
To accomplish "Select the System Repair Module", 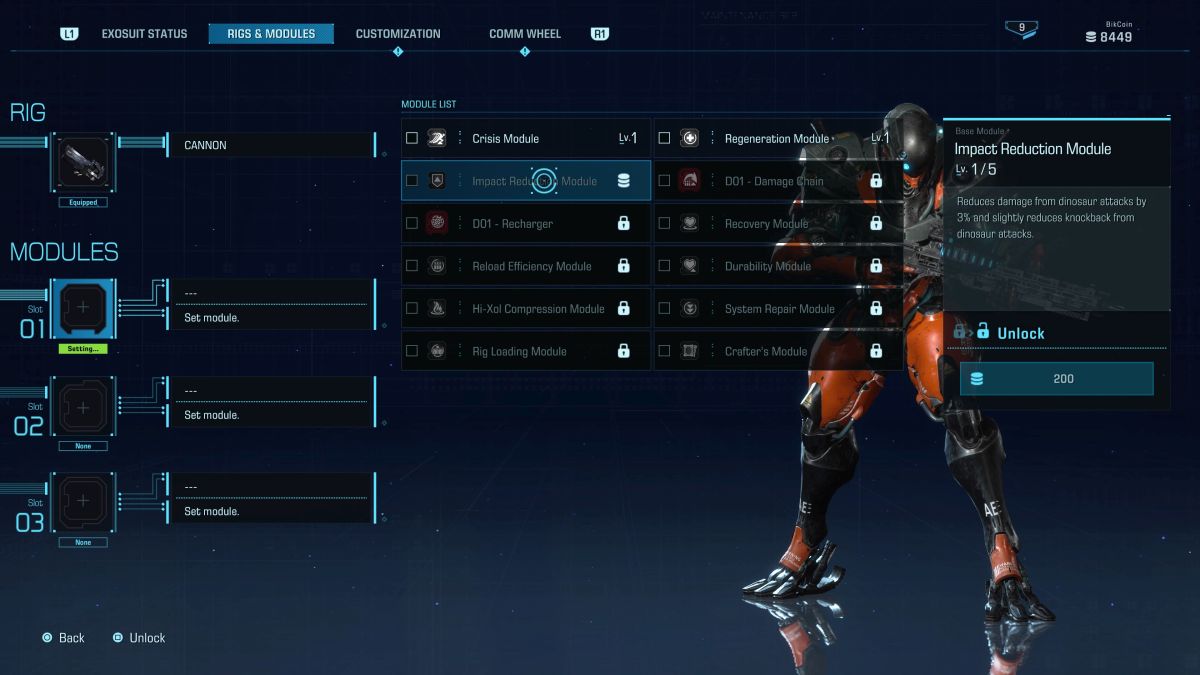I will 777,309.
